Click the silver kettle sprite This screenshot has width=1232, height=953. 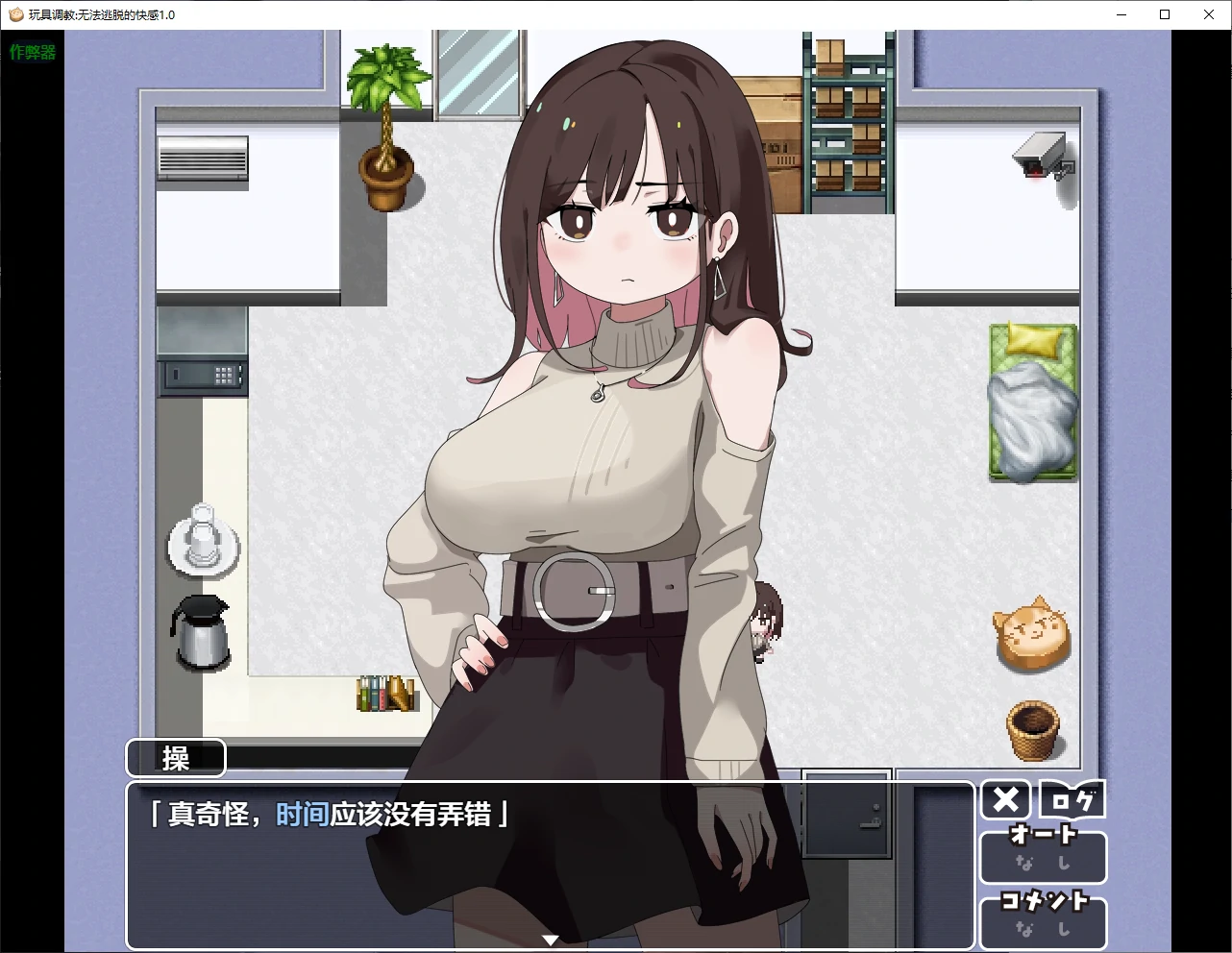point(200,634)
